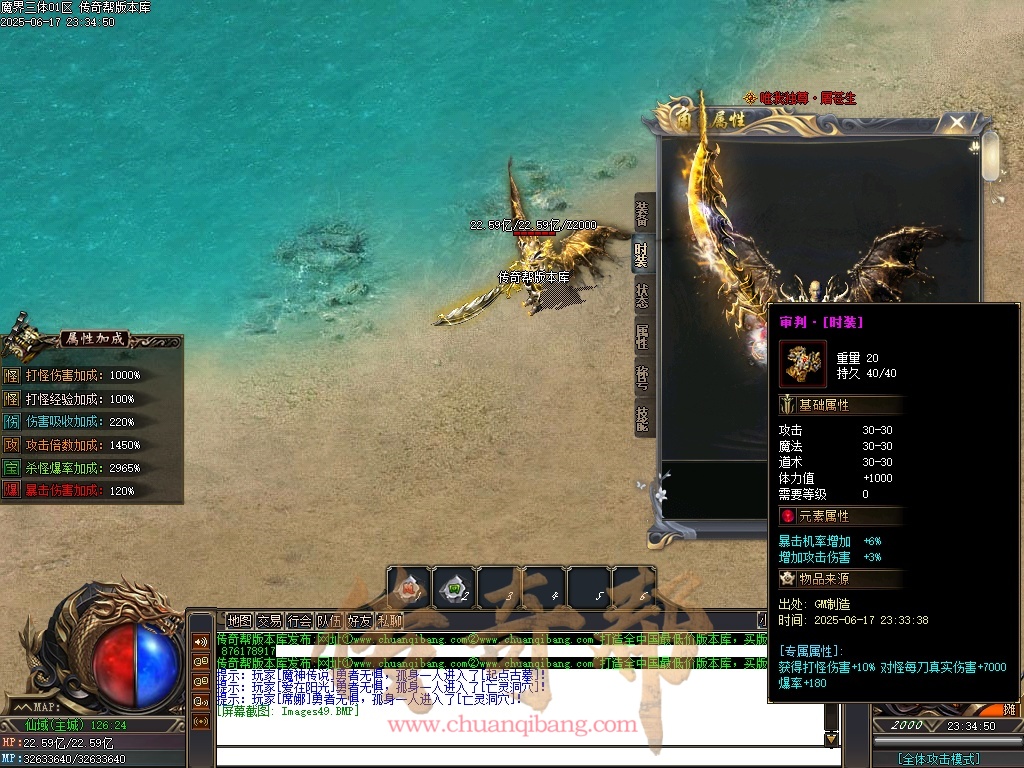Select the 时装 fashion tab
The width and height of the screenshot is (1024, 768).
(643, 255)
